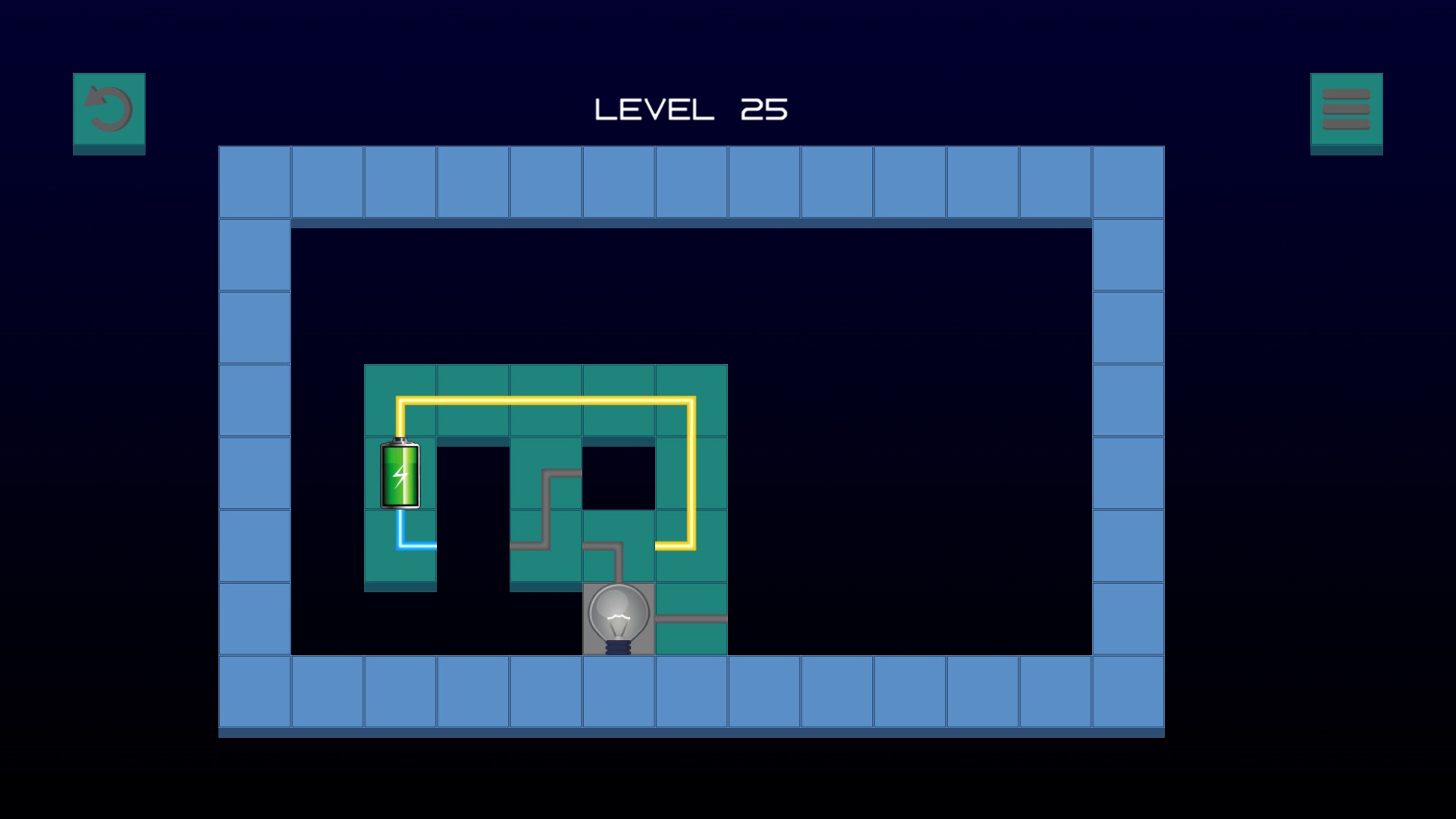Click the LEVEL 25 title text

coord(690,108)
